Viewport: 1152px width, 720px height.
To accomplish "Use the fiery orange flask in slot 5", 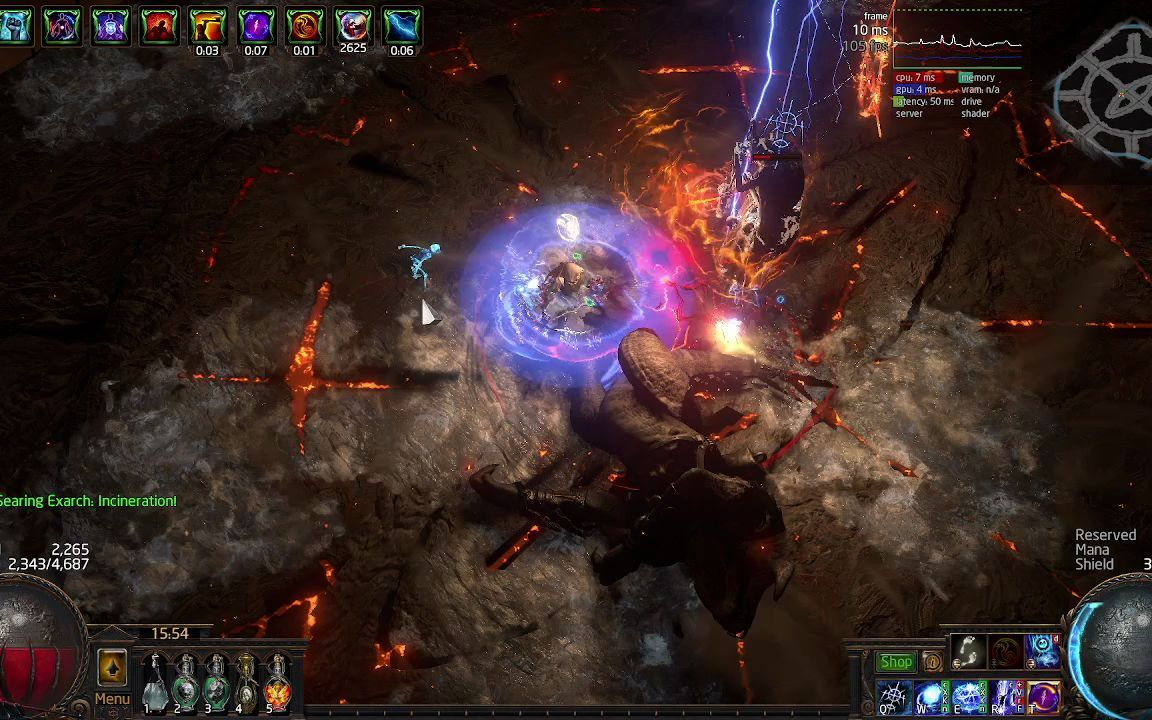I will (277, 682).
